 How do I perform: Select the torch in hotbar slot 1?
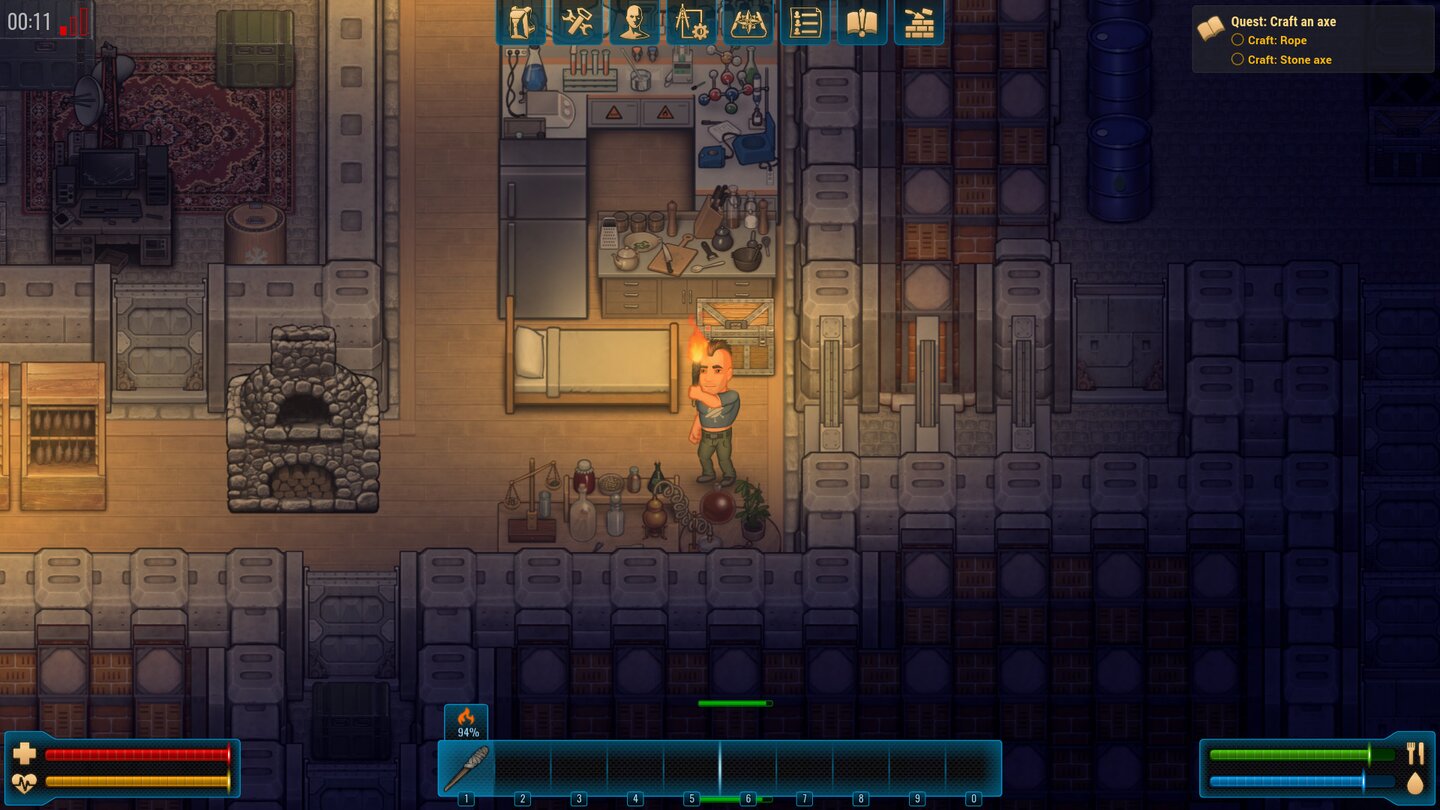pos(466,765)
